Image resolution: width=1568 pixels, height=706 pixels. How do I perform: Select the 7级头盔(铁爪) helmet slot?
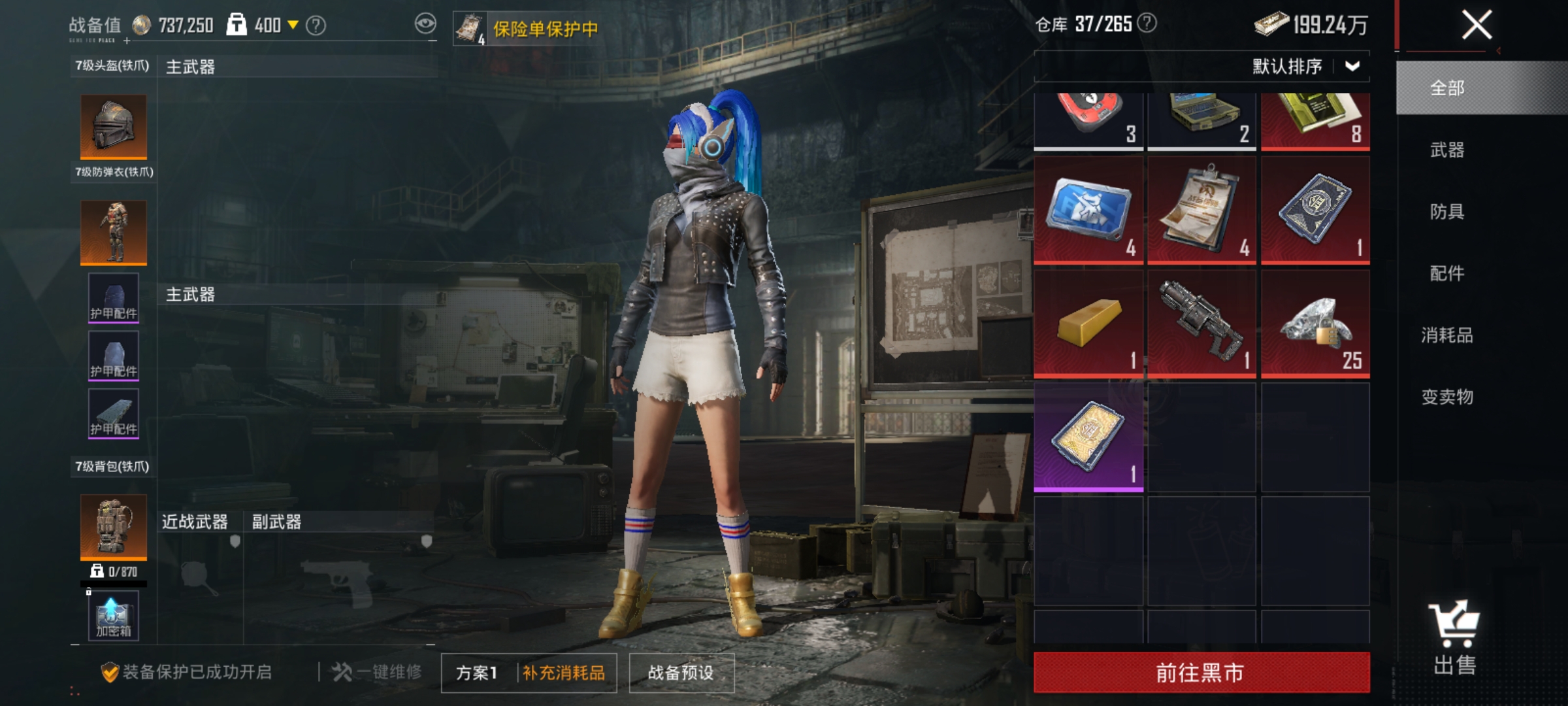point(112,127)
